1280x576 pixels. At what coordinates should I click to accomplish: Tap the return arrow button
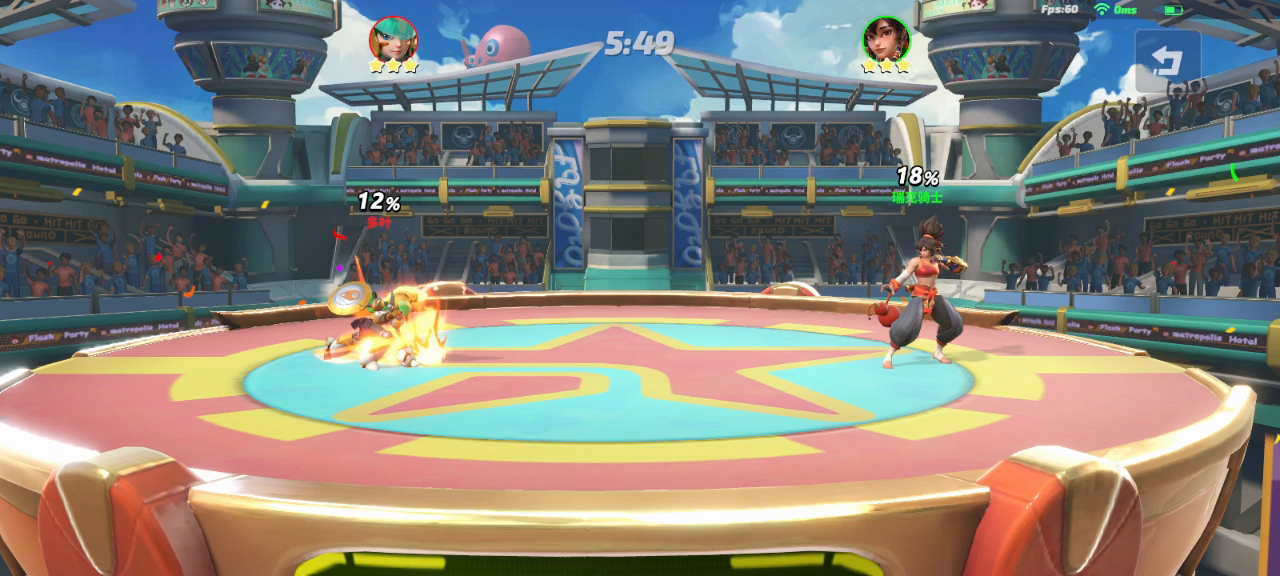[1167, 61]
